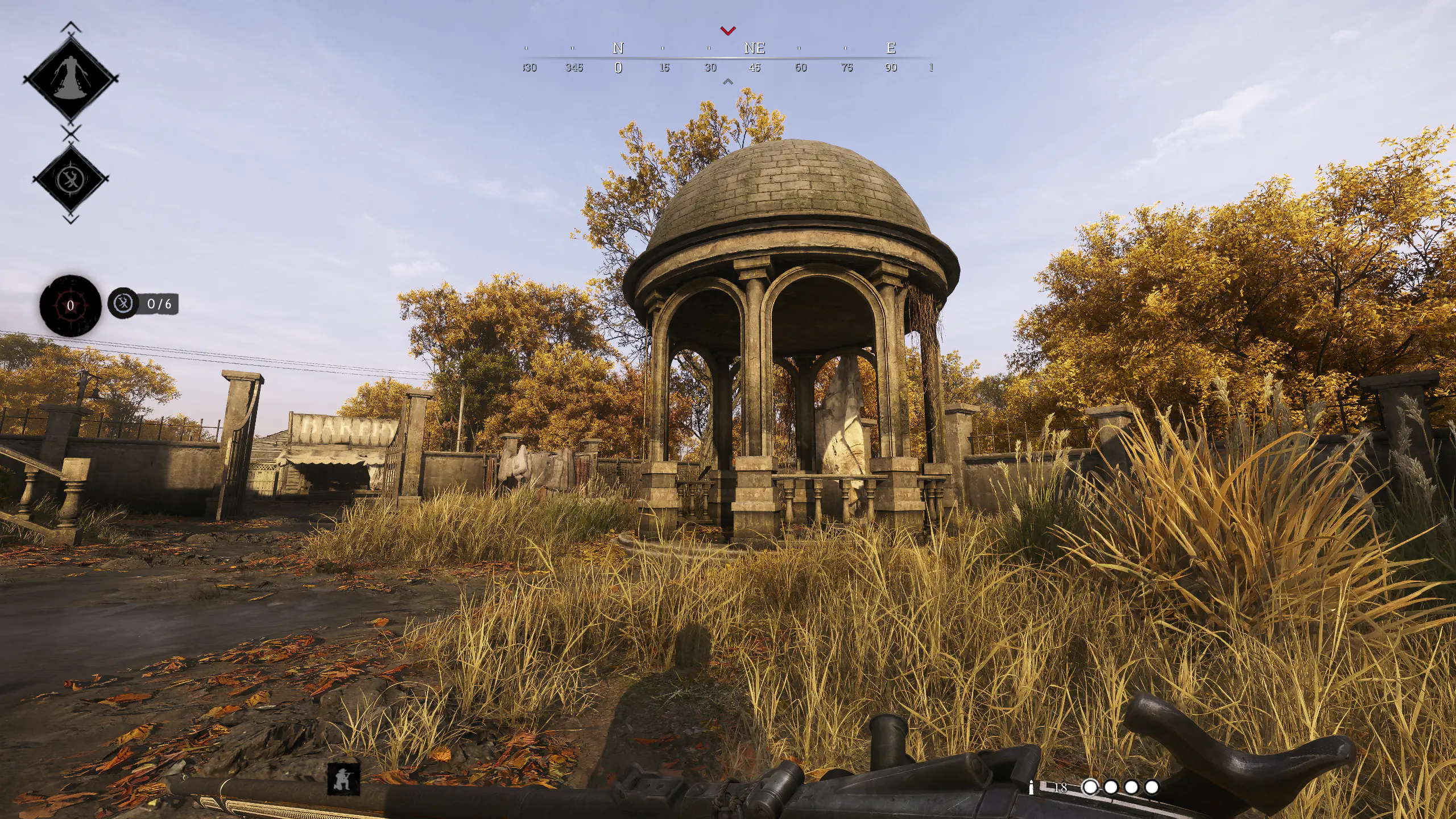
Task: Toggle the first ammo round circle
Action: coord(1090,789)
